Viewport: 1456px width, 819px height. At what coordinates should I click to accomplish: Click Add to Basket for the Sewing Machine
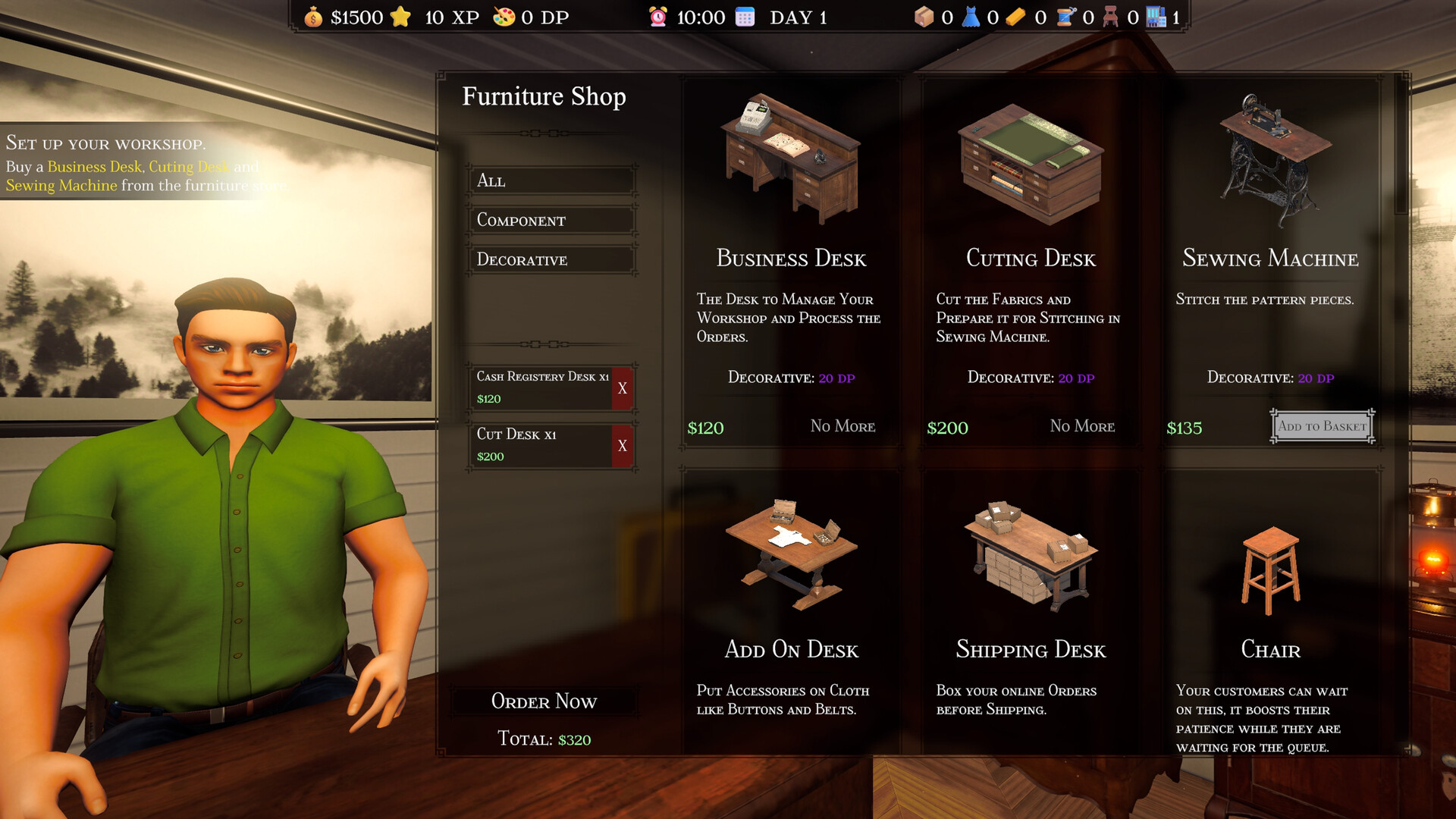(x=1321, y=426)
